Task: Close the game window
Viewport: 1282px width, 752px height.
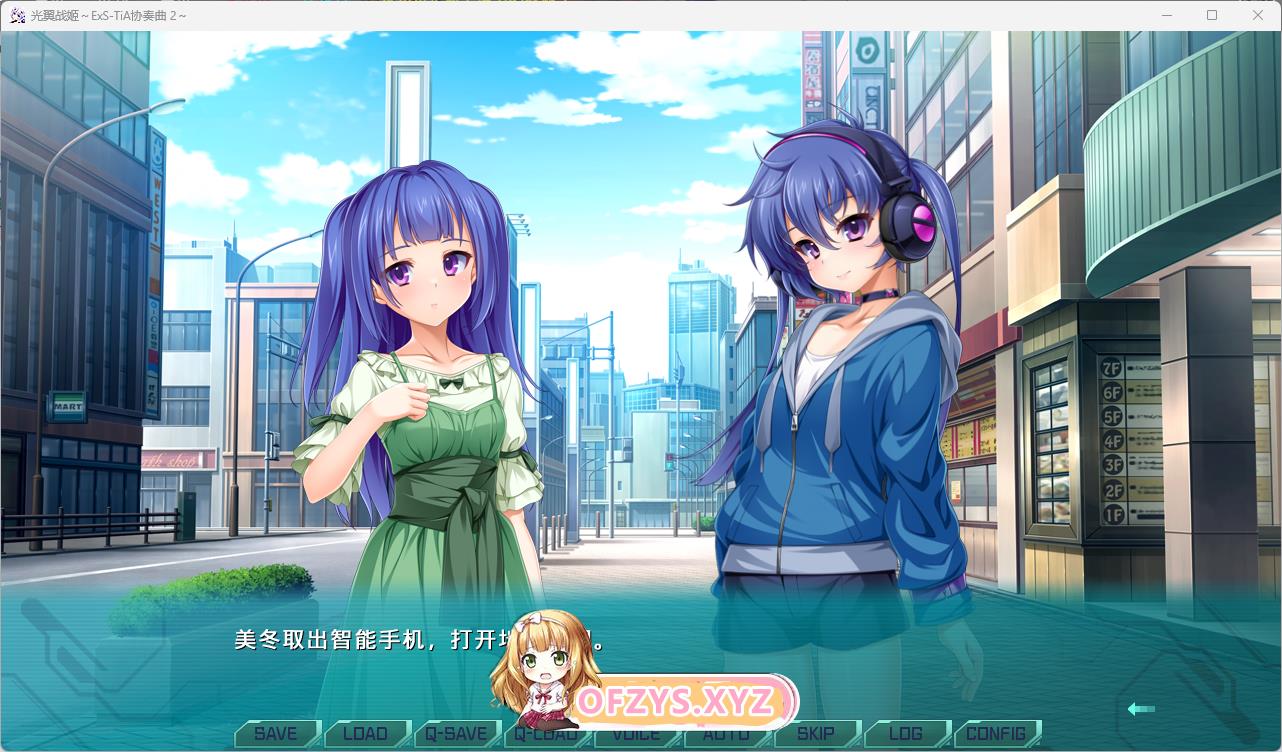Action: [x=1258, y=15]
